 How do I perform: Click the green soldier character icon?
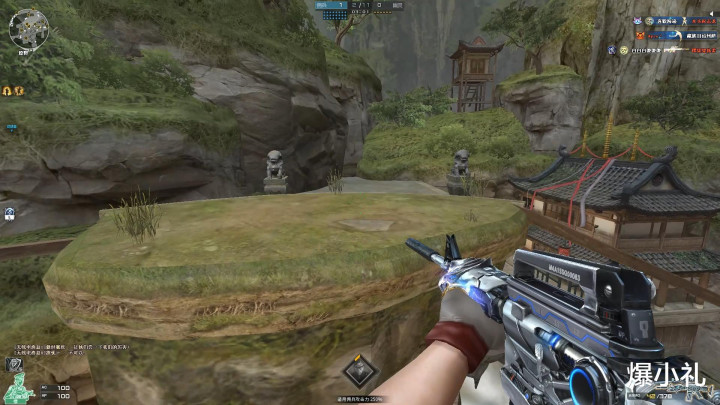pos(15,391)
